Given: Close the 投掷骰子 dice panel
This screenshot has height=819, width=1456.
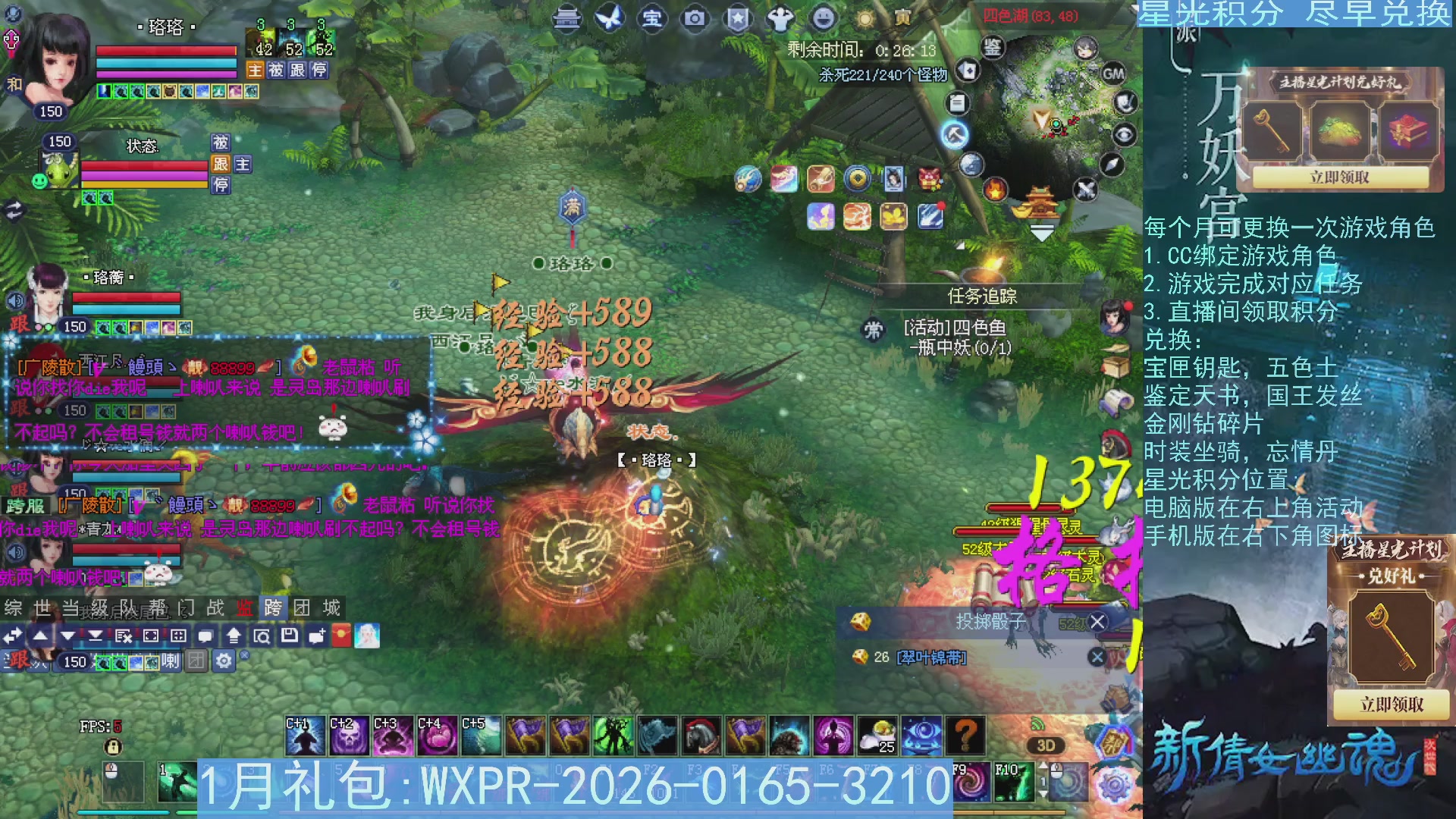Looking at the screenshot, I should 1097,622.
